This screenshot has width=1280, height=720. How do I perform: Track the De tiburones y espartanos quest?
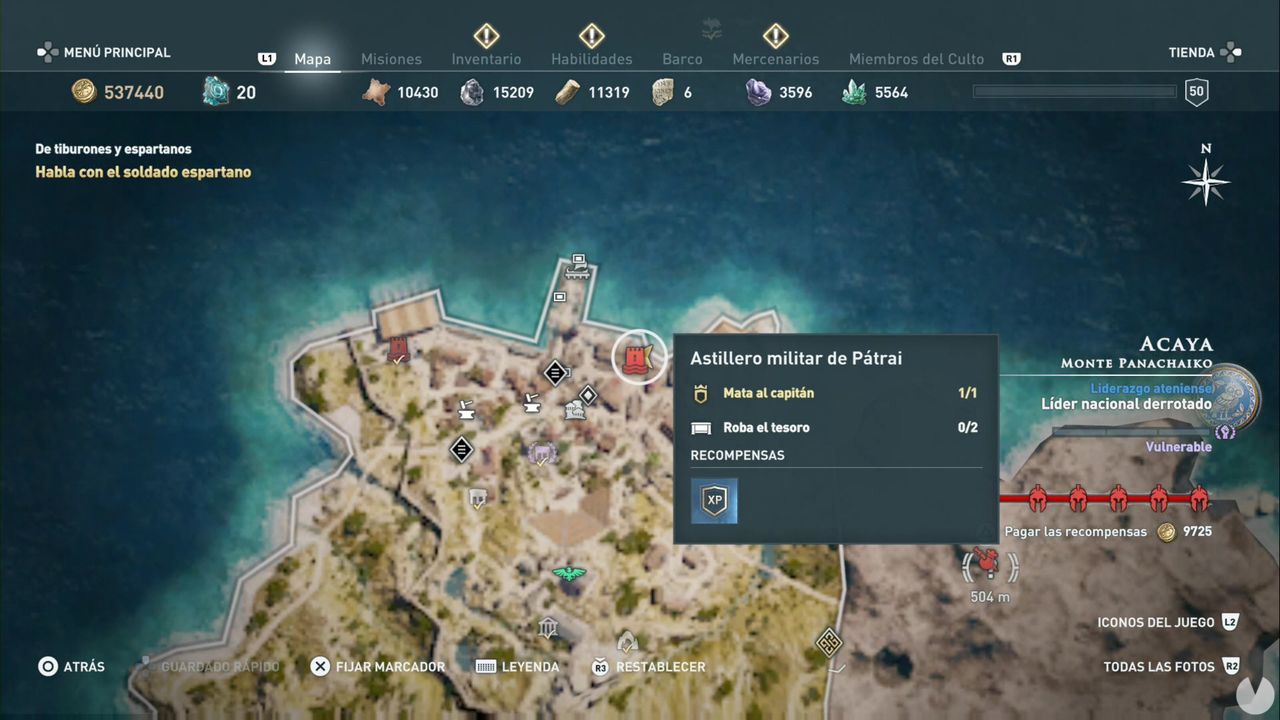(113, 149)
